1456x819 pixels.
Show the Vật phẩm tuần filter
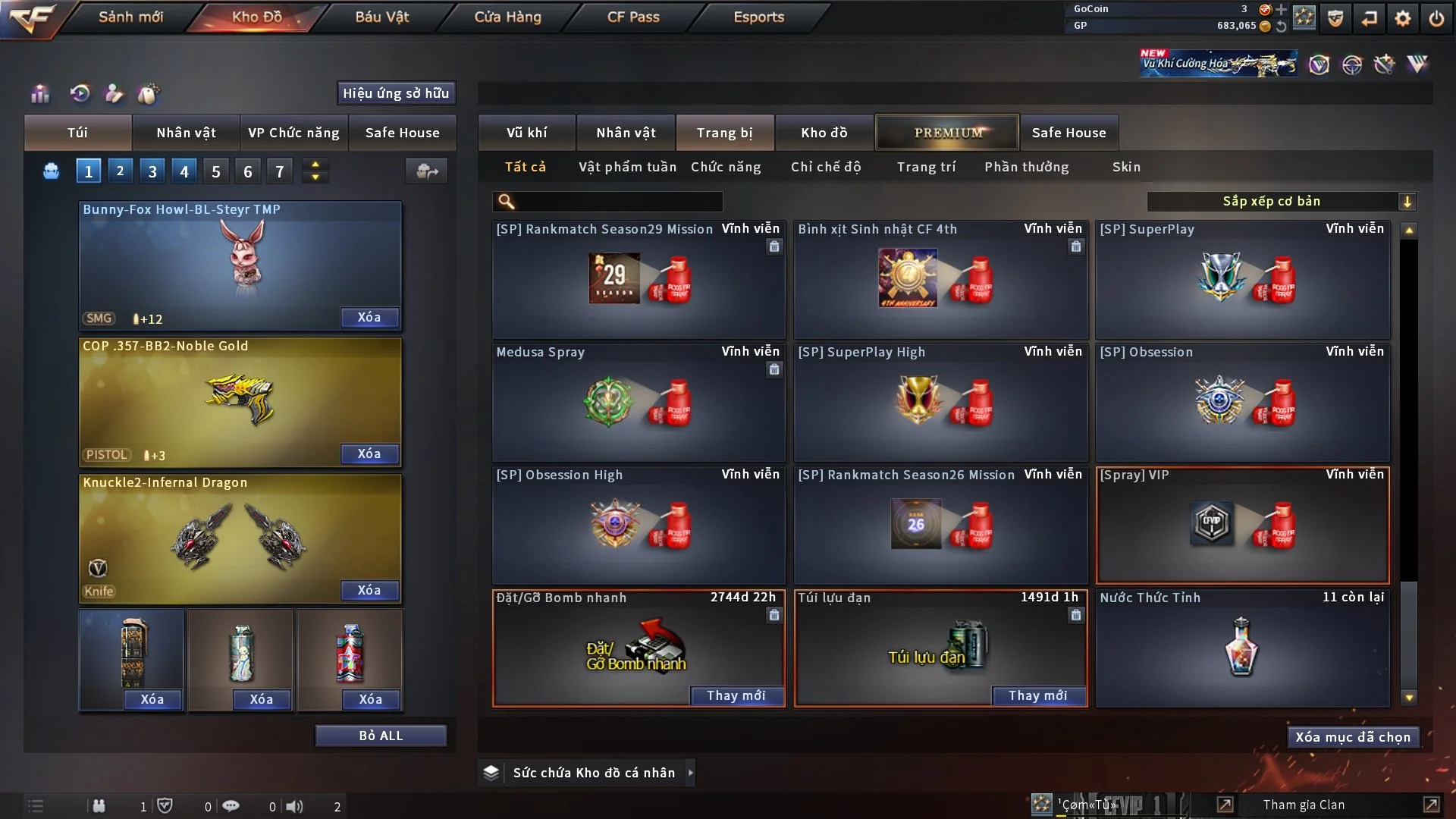pos(627,167)
